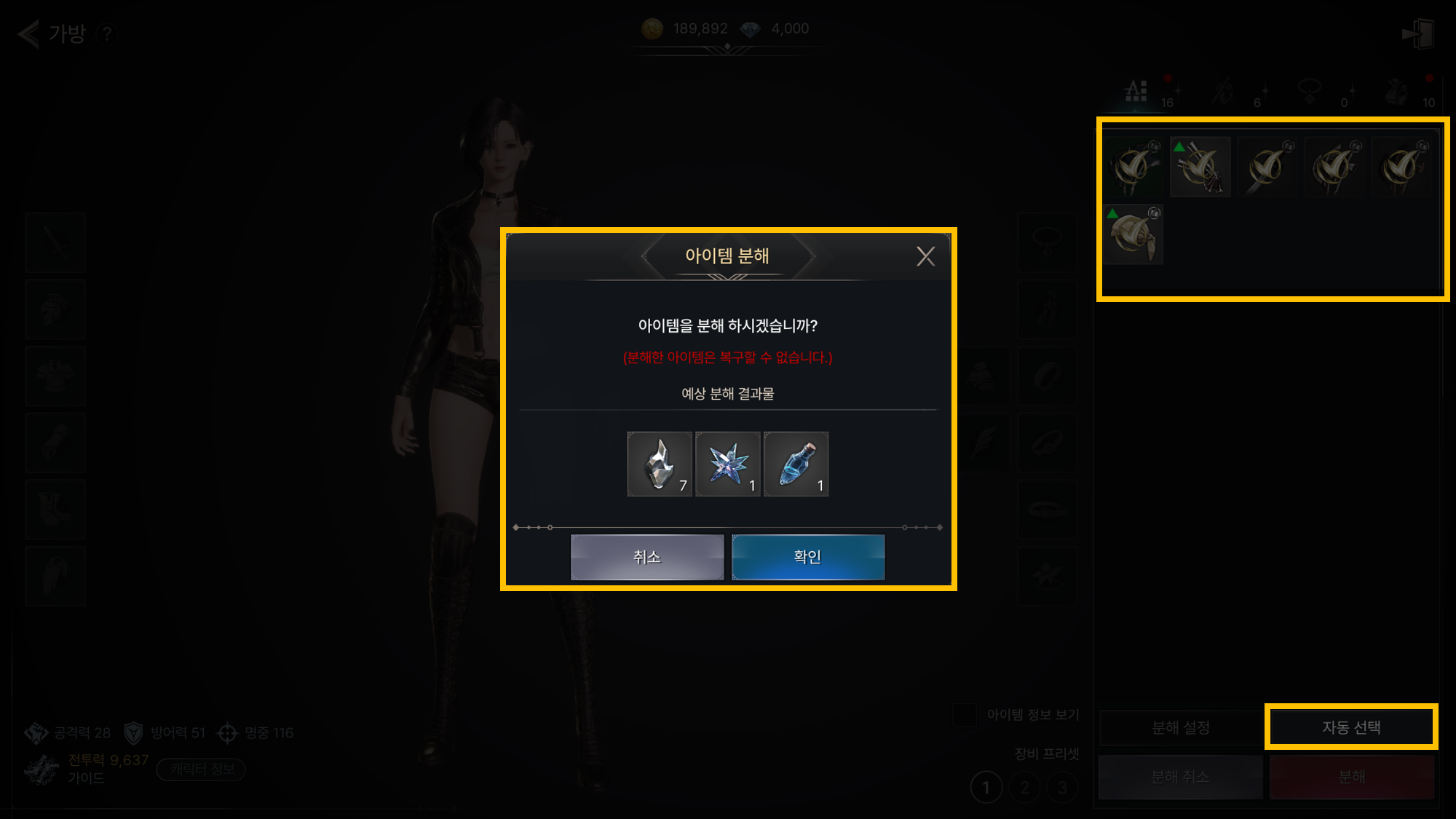This screenshot has height=819, width=1456.
Task: Select the white crystal shard result item
Action: (660, 464)
